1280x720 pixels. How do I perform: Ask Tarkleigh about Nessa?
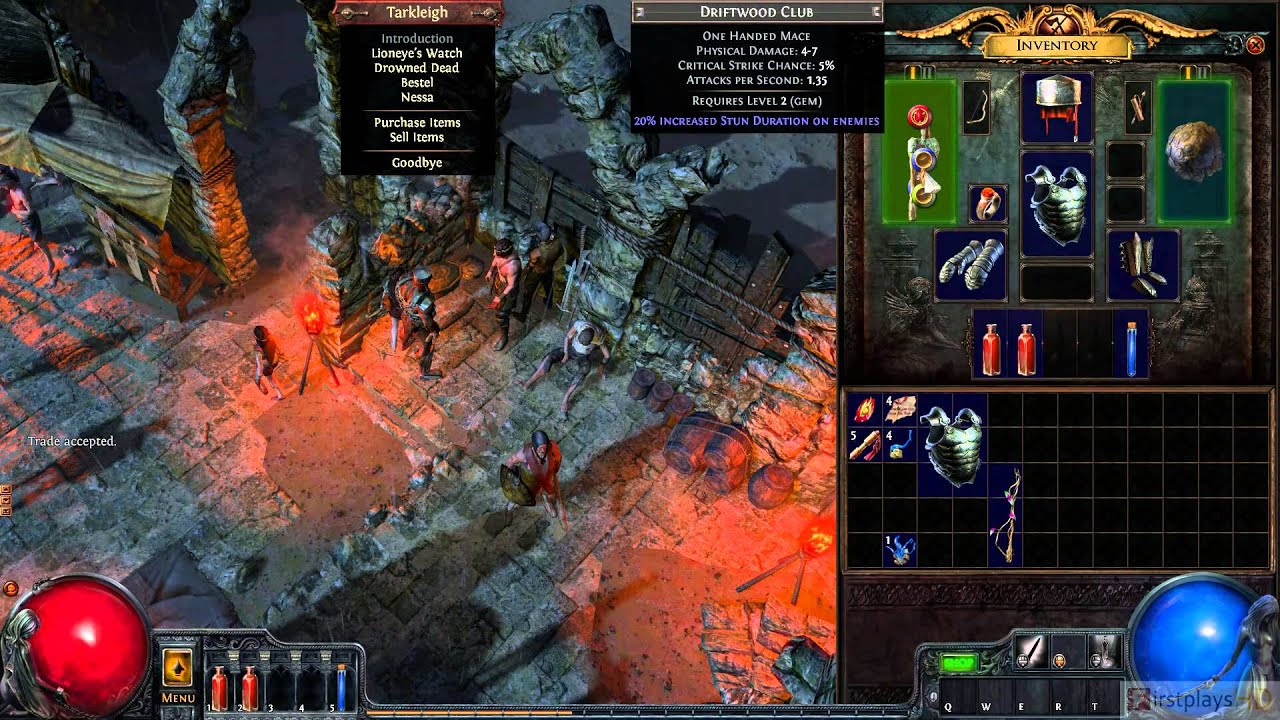(x=418, y=97)
